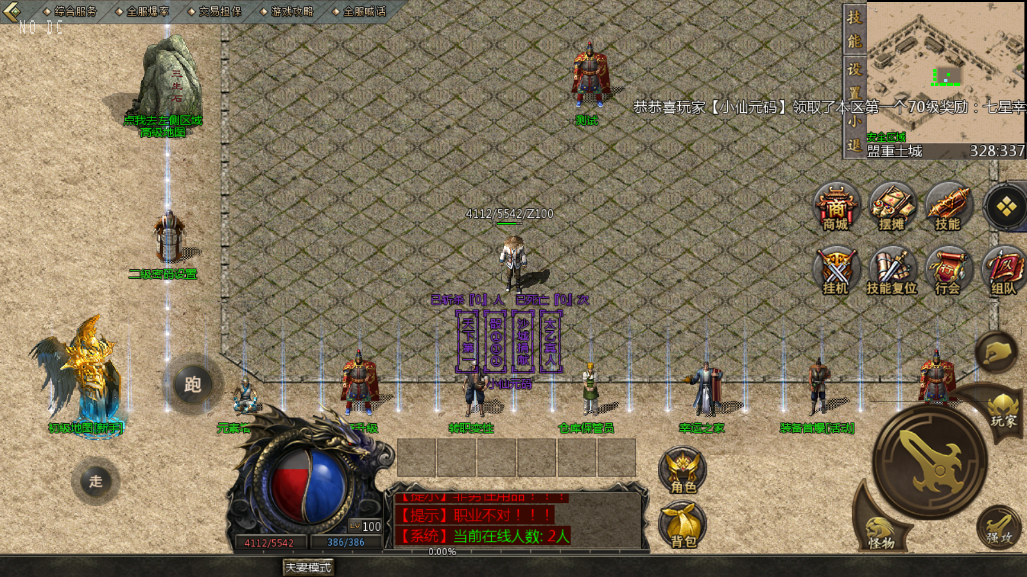
Task: Choose the 全服喊话 menu entry
Action: click(x=358, y=11)
